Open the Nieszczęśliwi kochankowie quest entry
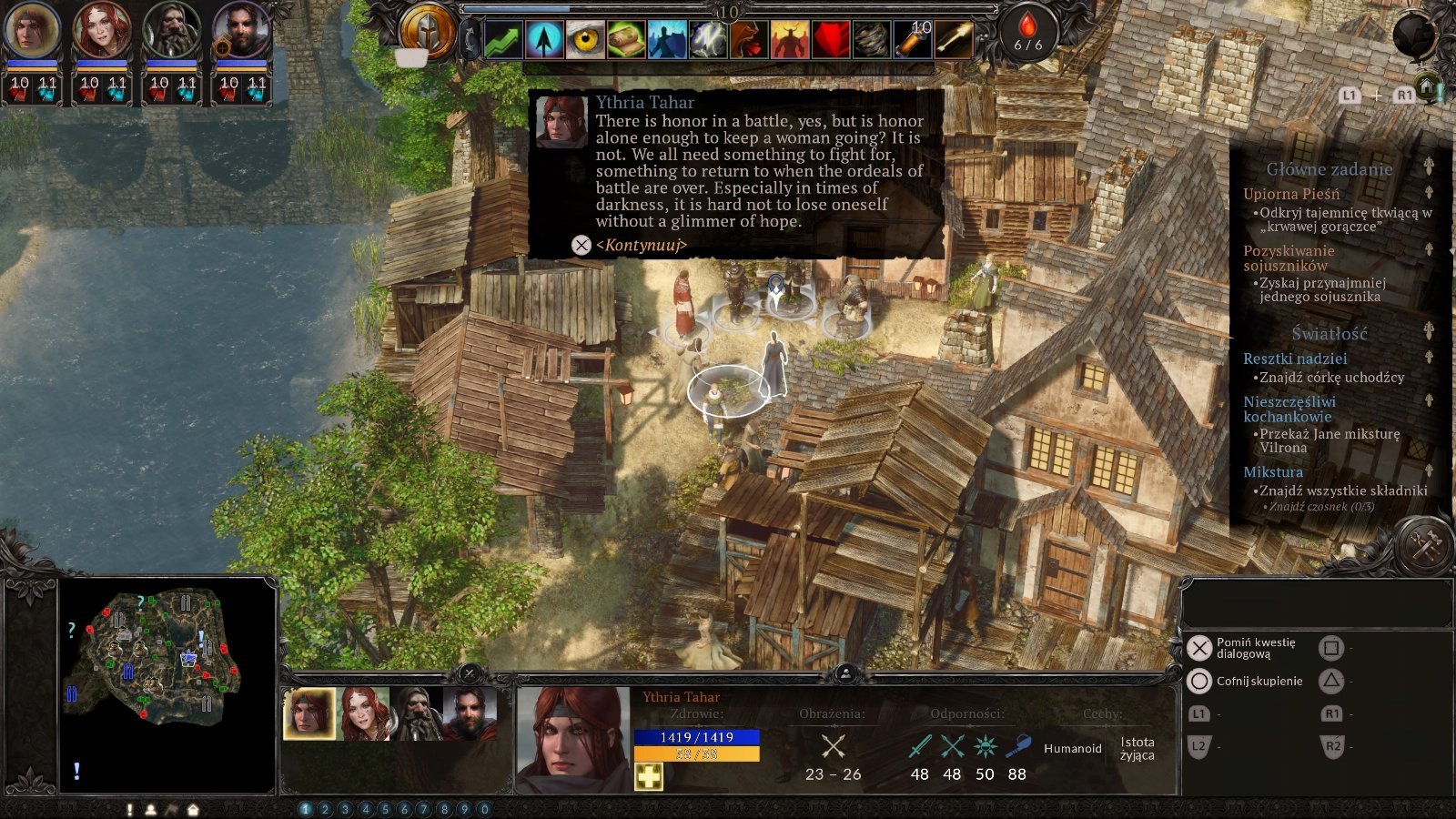 [1289, 409]
